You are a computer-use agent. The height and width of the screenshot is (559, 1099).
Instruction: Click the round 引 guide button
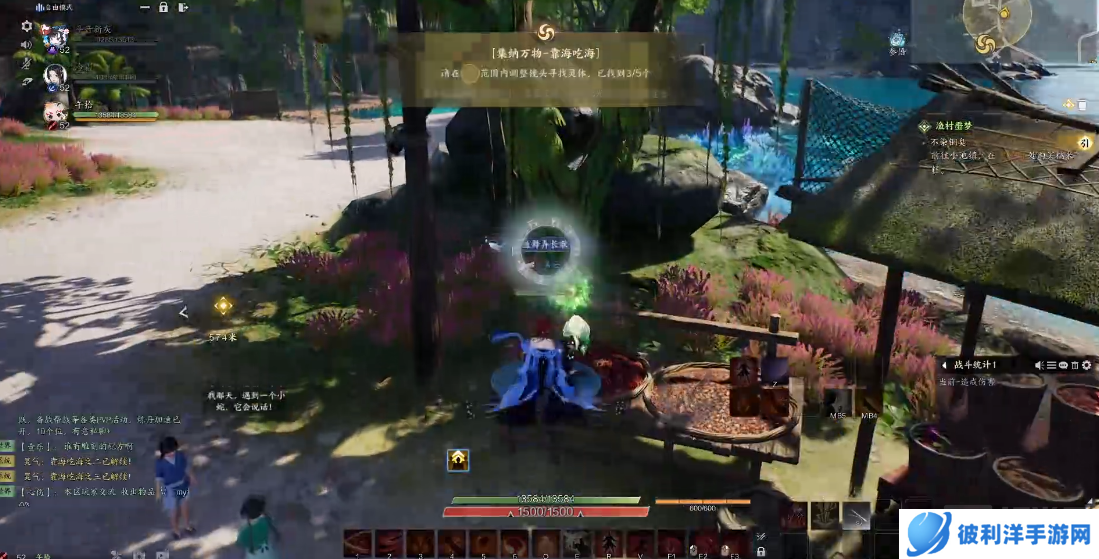(x=1083, y=143)
